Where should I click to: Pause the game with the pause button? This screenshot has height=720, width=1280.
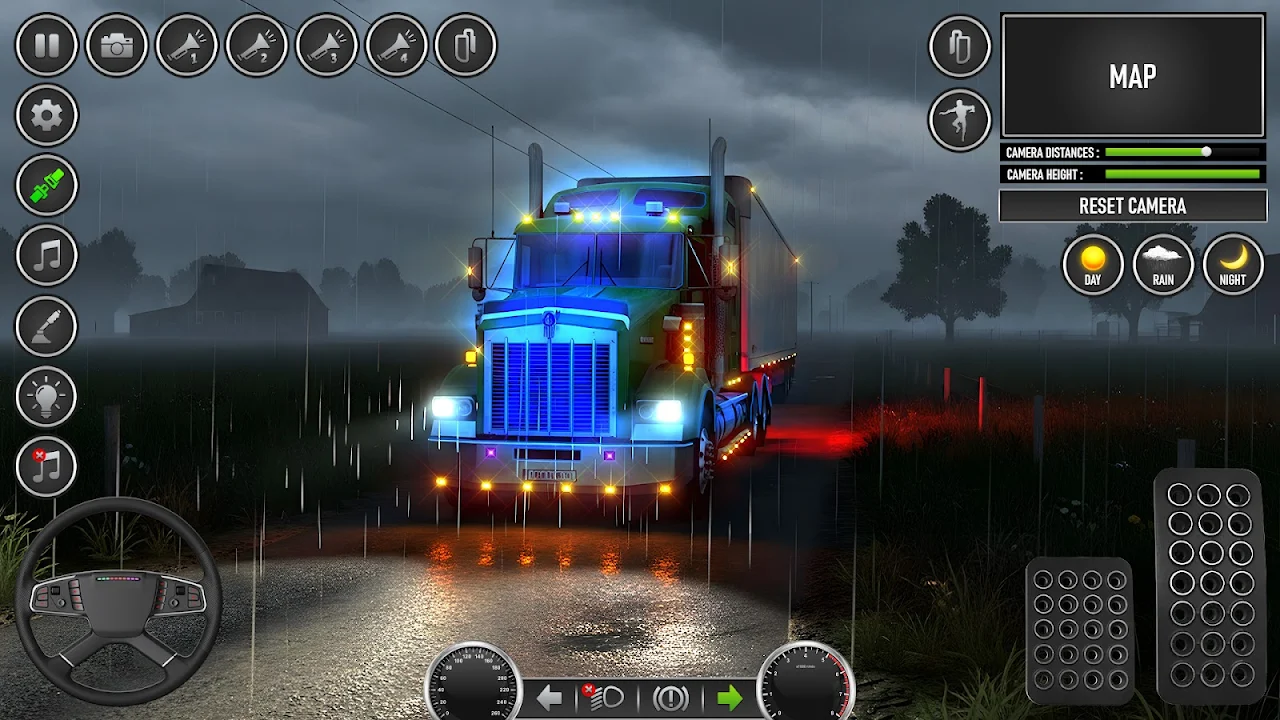tap(47, 45)
